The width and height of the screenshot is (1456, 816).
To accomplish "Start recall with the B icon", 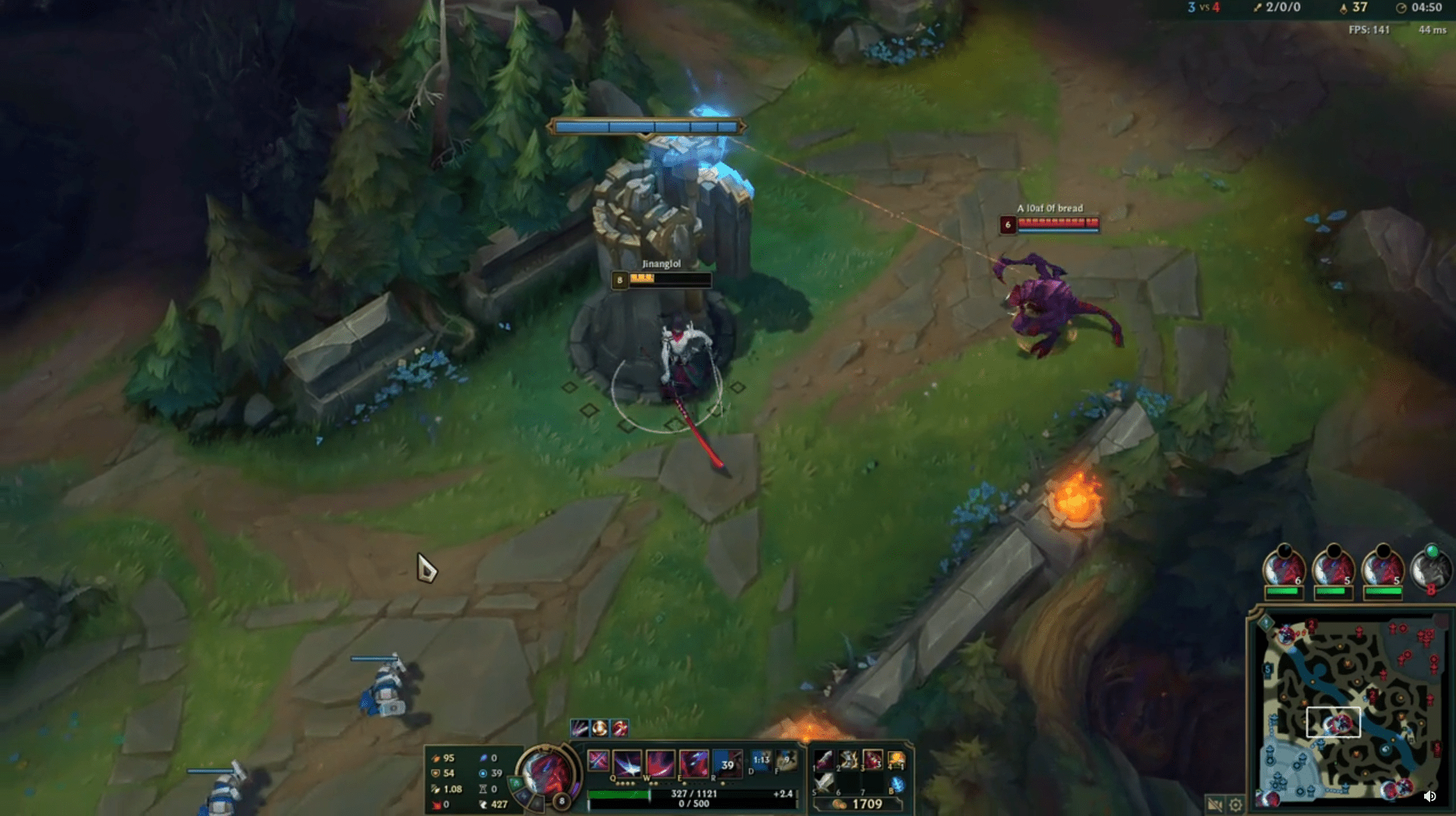I will (896, 784).
